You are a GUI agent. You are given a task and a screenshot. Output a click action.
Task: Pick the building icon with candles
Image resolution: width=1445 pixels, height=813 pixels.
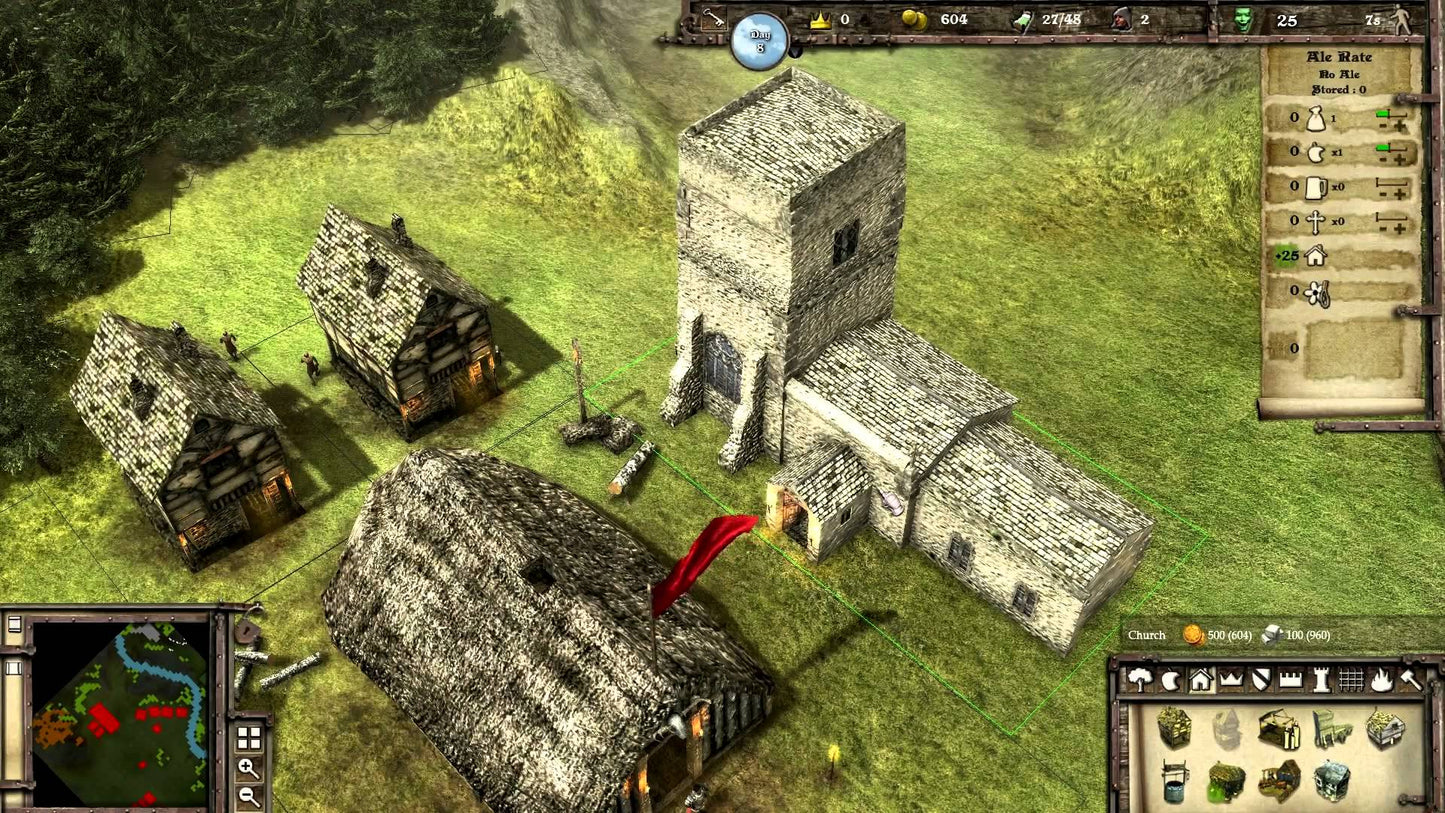coord(1280,729)
